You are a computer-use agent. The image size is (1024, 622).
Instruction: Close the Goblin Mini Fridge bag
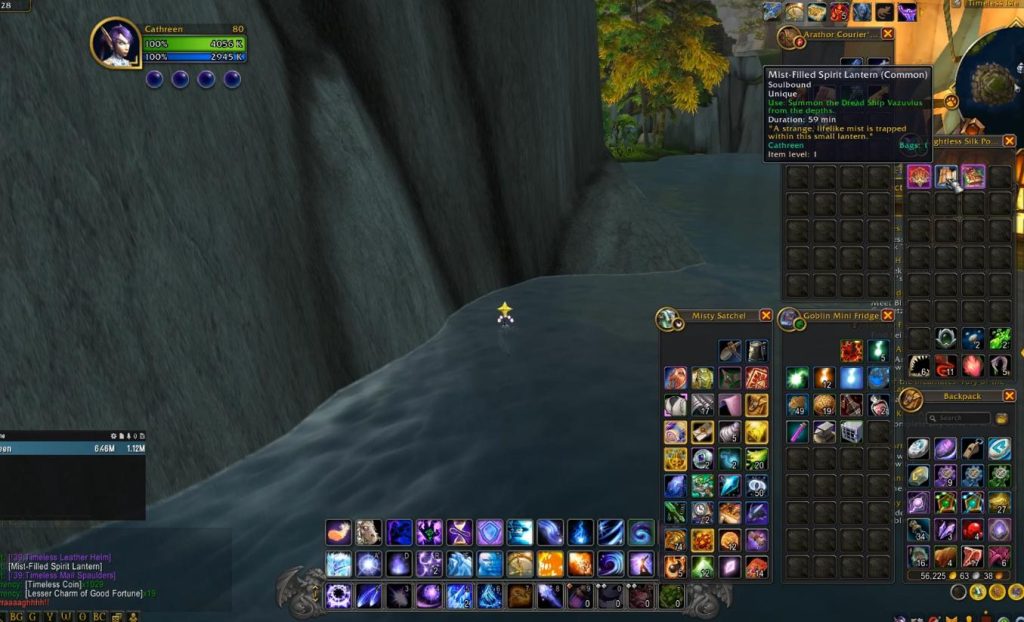(x=887, y=316)
